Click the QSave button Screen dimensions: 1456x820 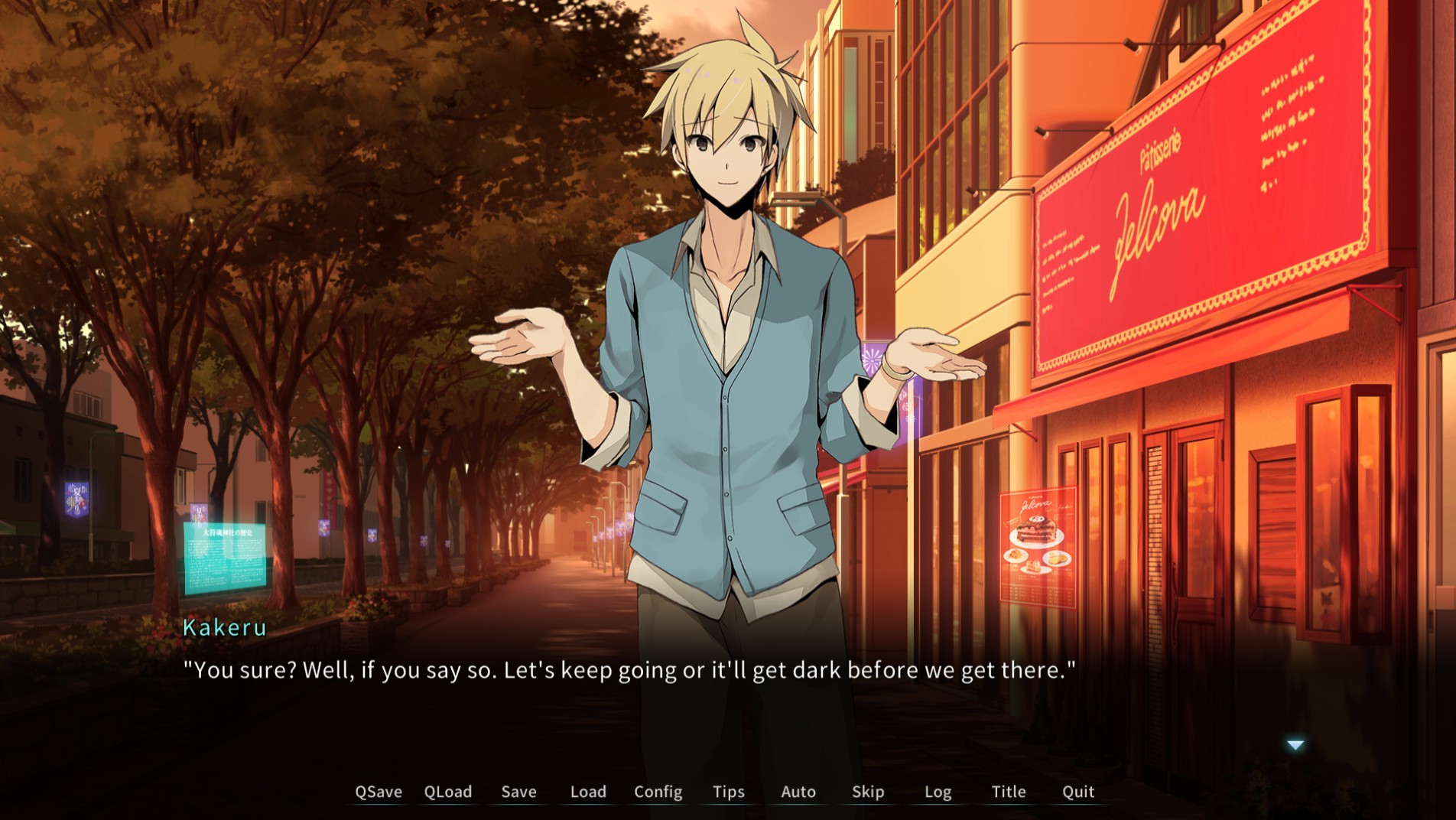(x=378, y=792)
